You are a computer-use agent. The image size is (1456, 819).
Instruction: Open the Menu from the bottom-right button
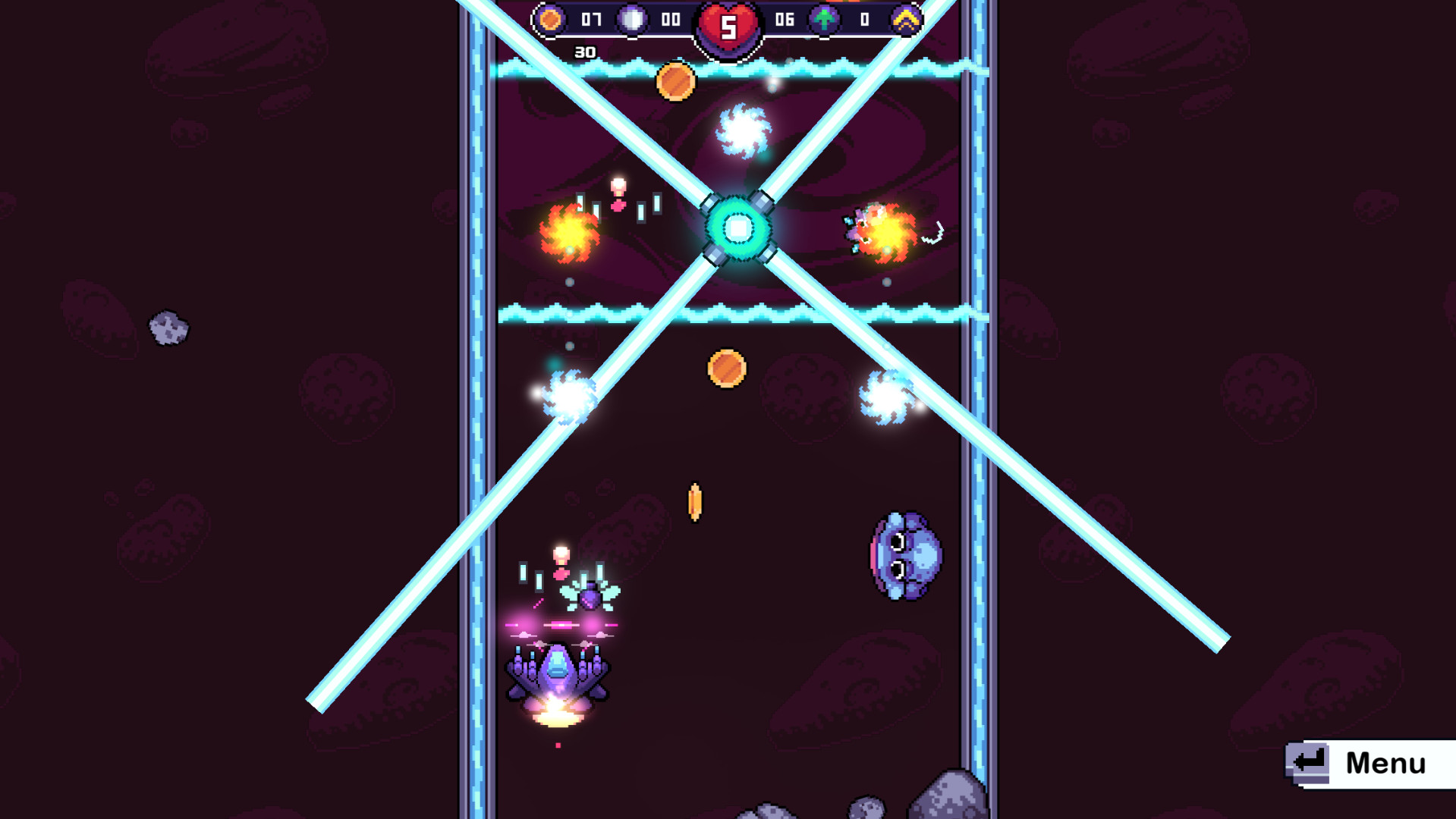click(x=1386, y=764)
